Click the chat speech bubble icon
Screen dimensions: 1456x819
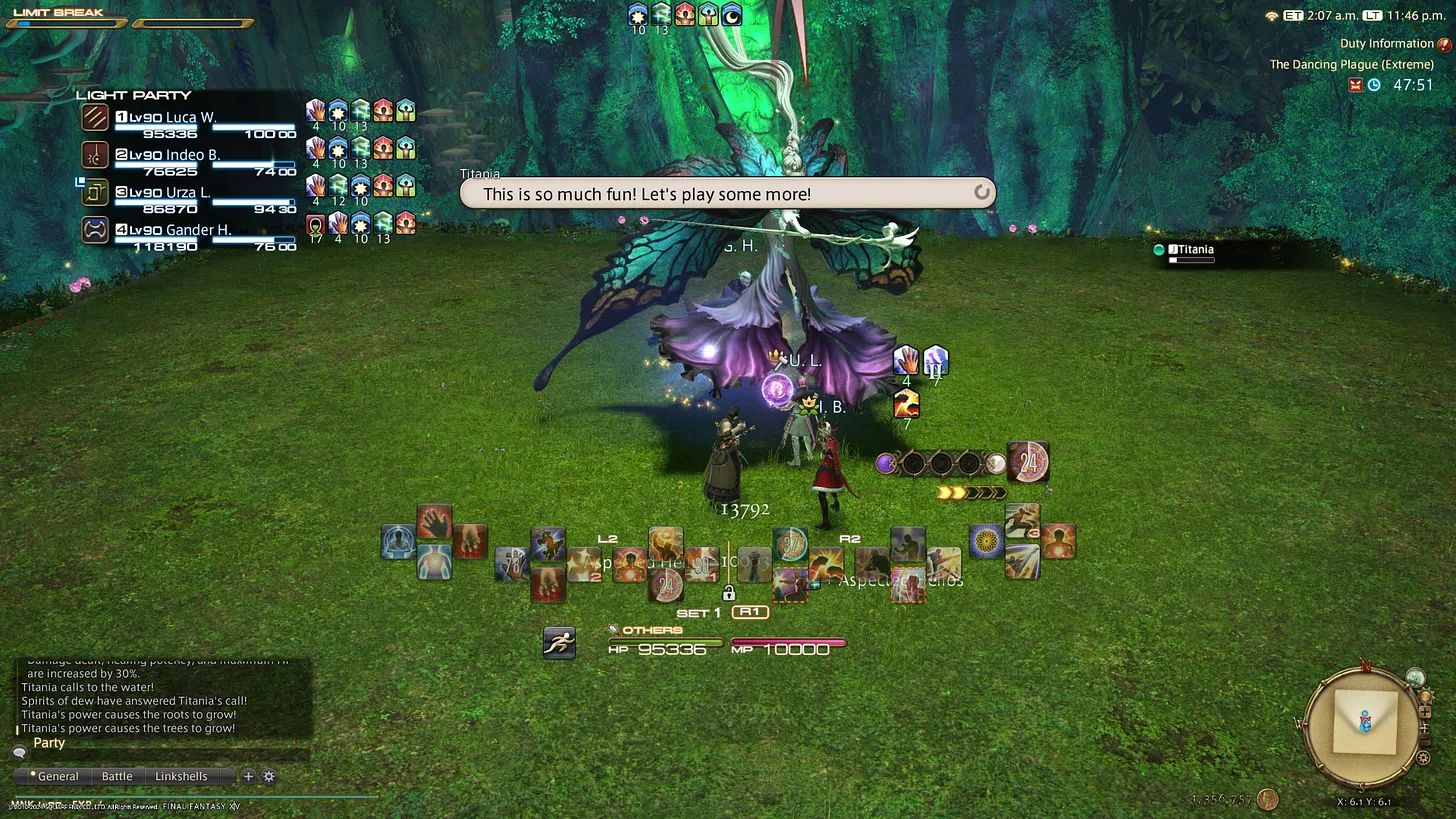[x=19, y=752]
